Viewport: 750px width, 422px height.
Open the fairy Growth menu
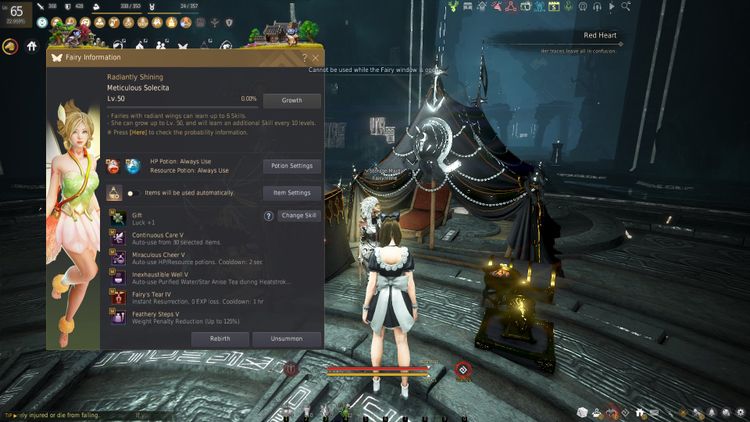tap(292, 101)
